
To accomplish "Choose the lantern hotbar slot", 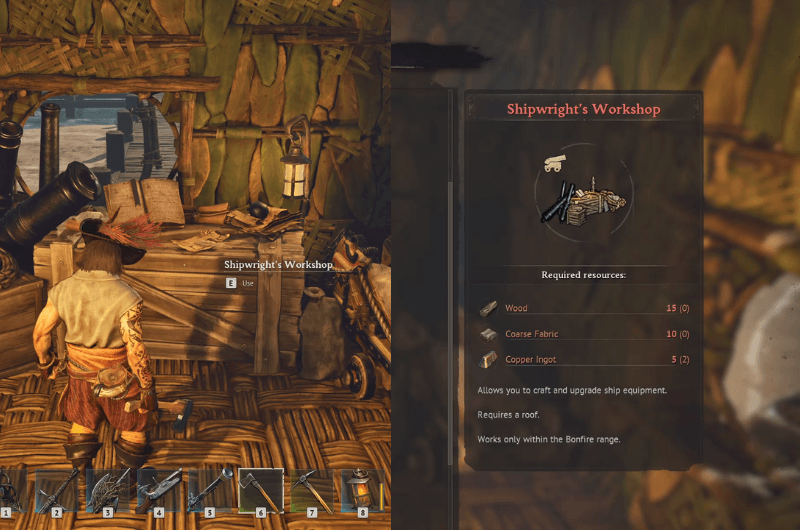I will click(361, 491).
